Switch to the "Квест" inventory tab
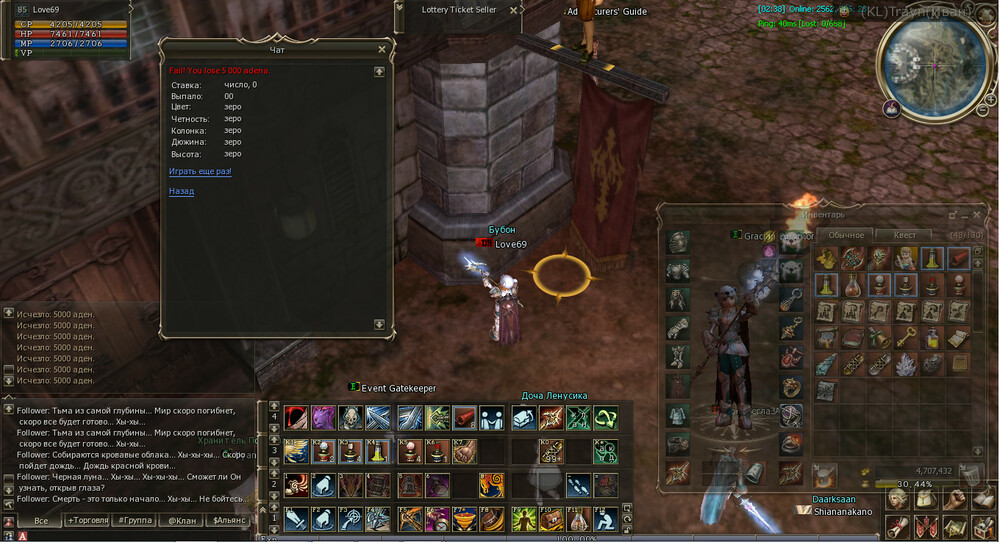The height and width of the screenshot is (545, 1000). coord(904,235)
